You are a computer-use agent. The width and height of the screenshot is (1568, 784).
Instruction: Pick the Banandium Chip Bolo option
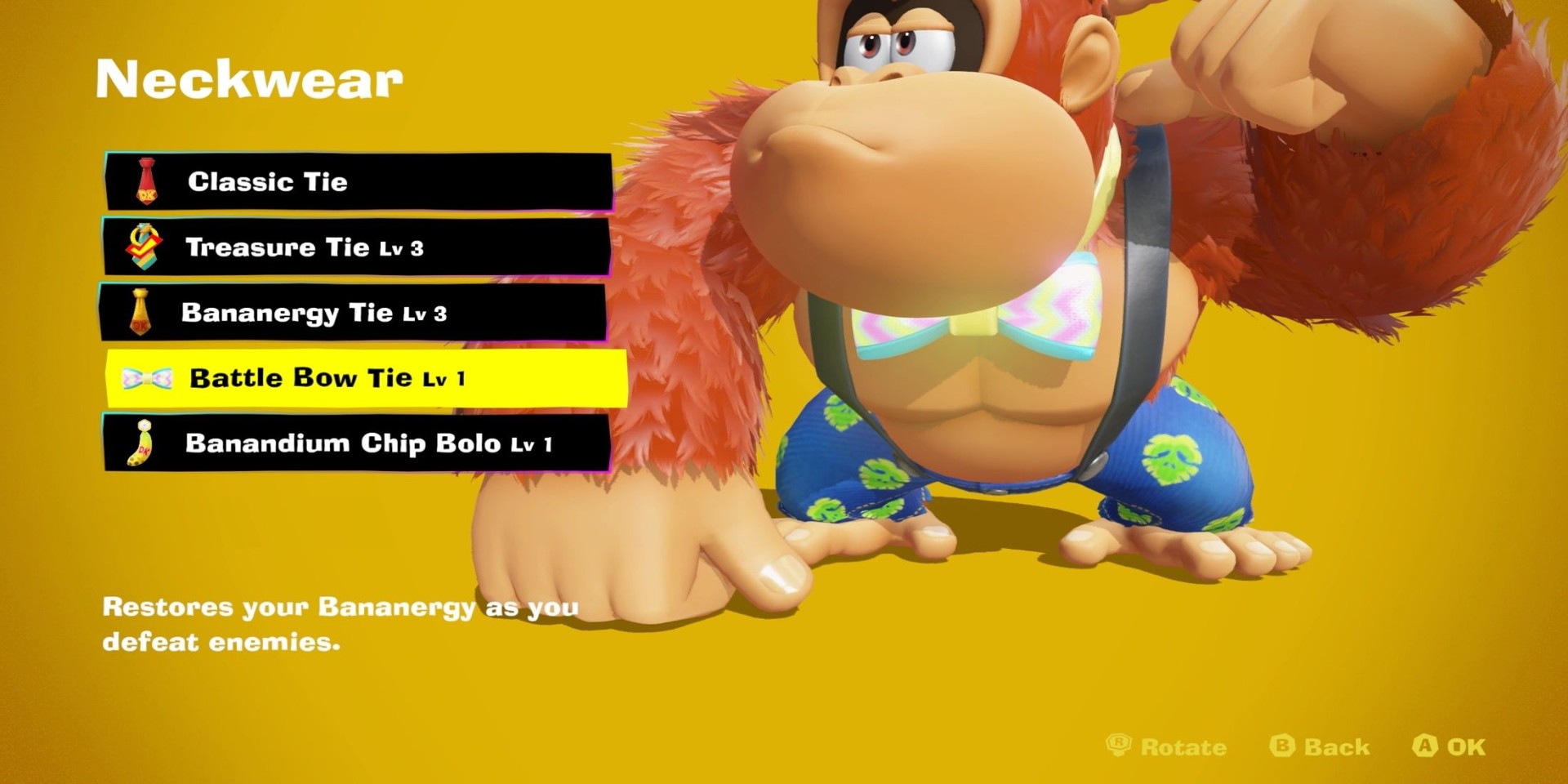pyautogui.click(x=356, y=443)
